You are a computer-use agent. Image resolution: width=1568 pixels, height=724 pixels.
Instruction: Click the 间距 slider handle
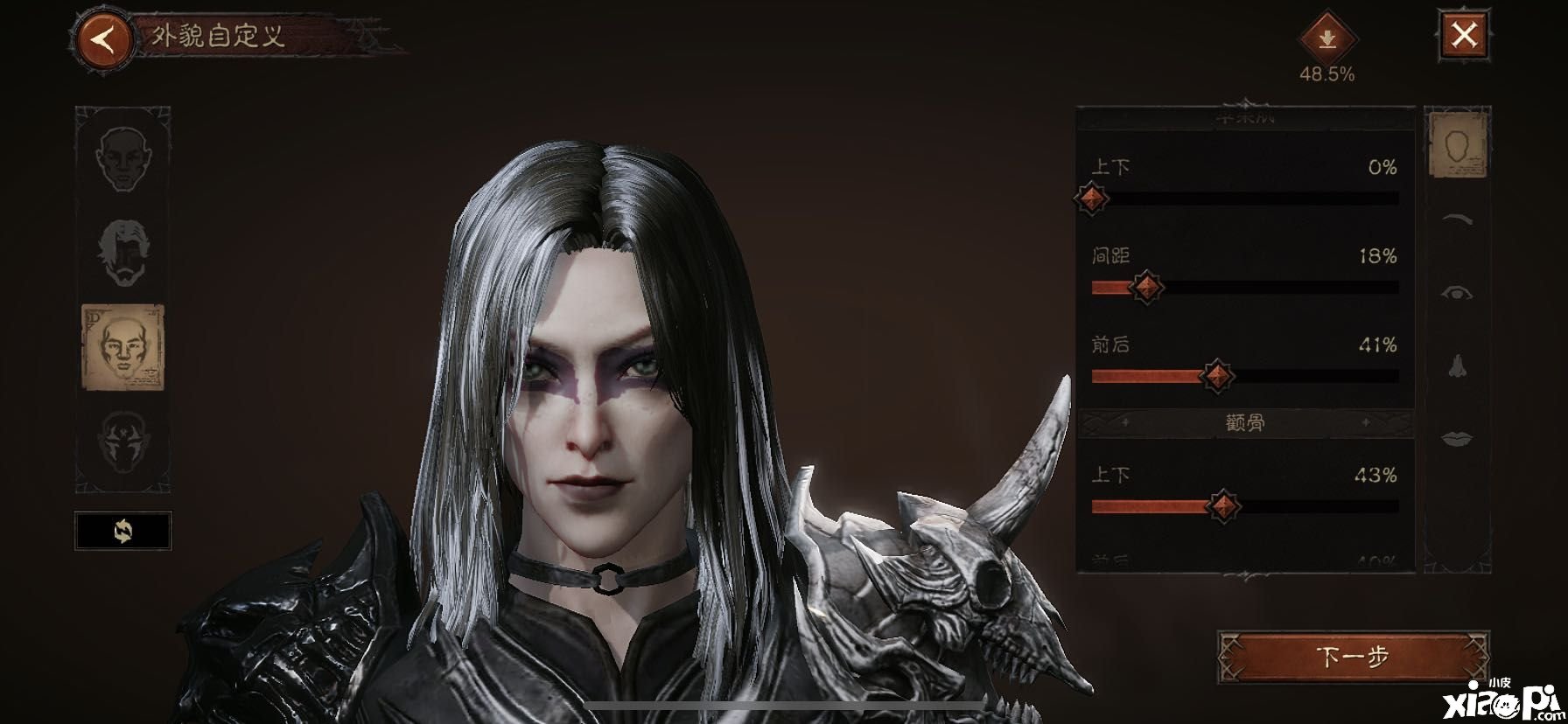[x=1146, y=287]
